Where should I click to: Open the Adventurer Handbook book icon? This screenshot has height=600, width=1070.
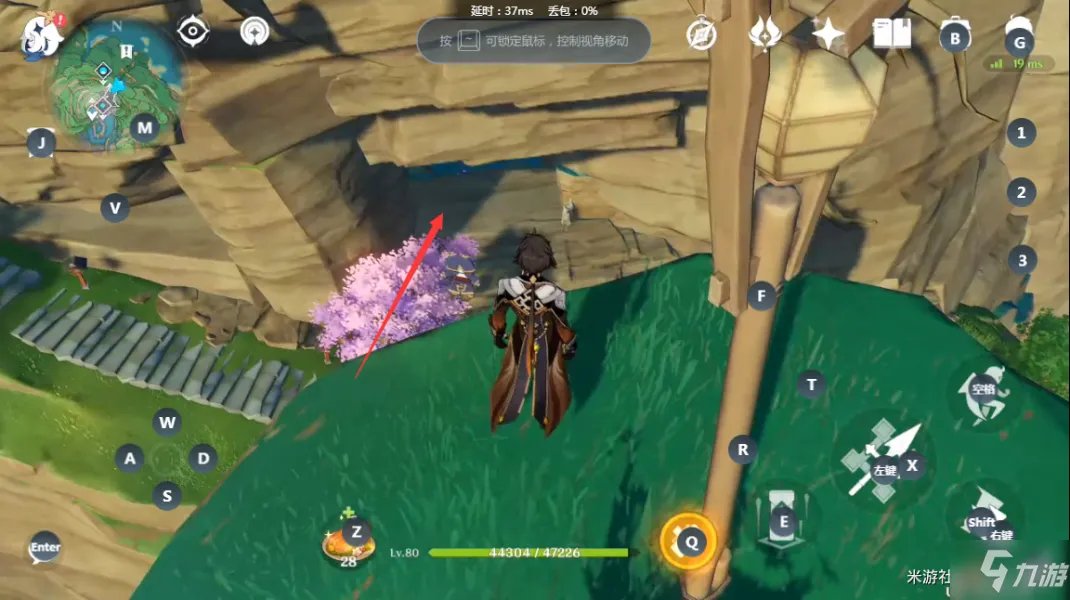[890, 35]
